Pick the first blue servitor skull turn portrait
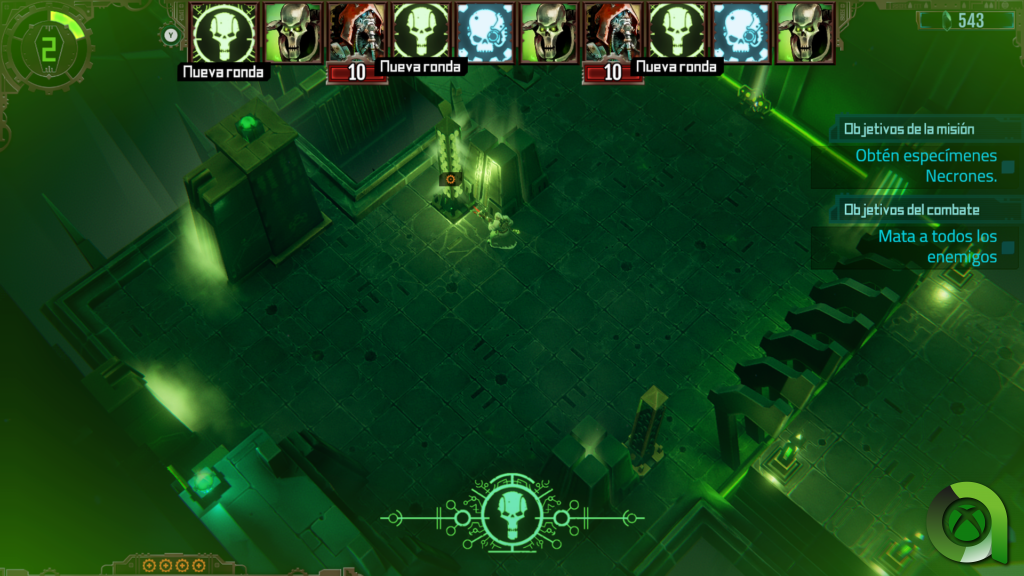The image size is (1024, 576). pos(485,32)
